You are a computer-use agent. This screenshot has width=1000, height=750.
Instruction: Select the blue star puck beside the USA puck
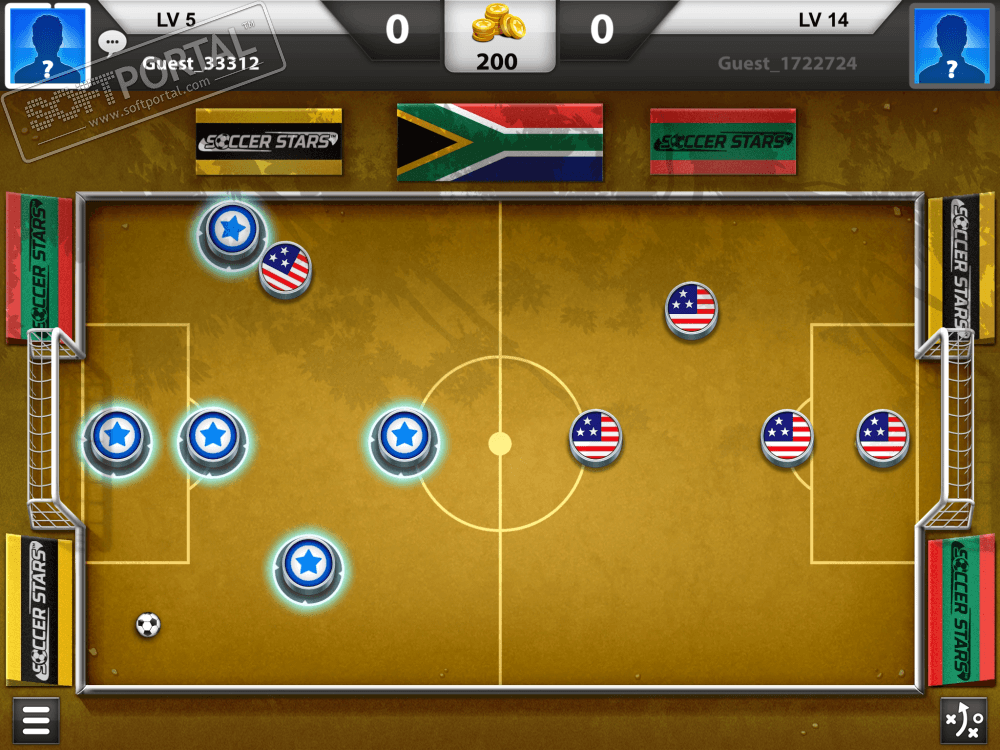pos(232,231)
